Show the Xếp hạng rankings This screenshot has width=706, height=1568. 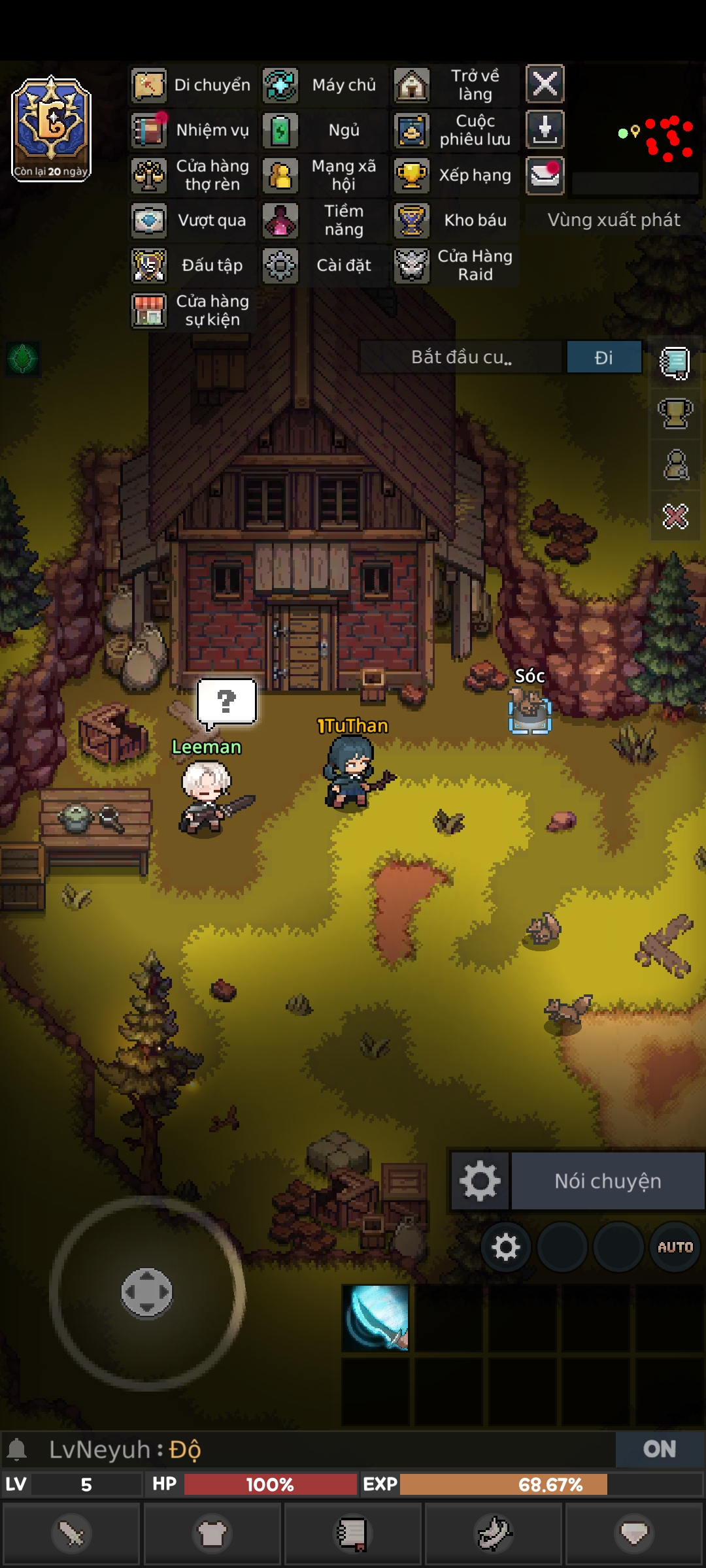click(x=455, y=175)
